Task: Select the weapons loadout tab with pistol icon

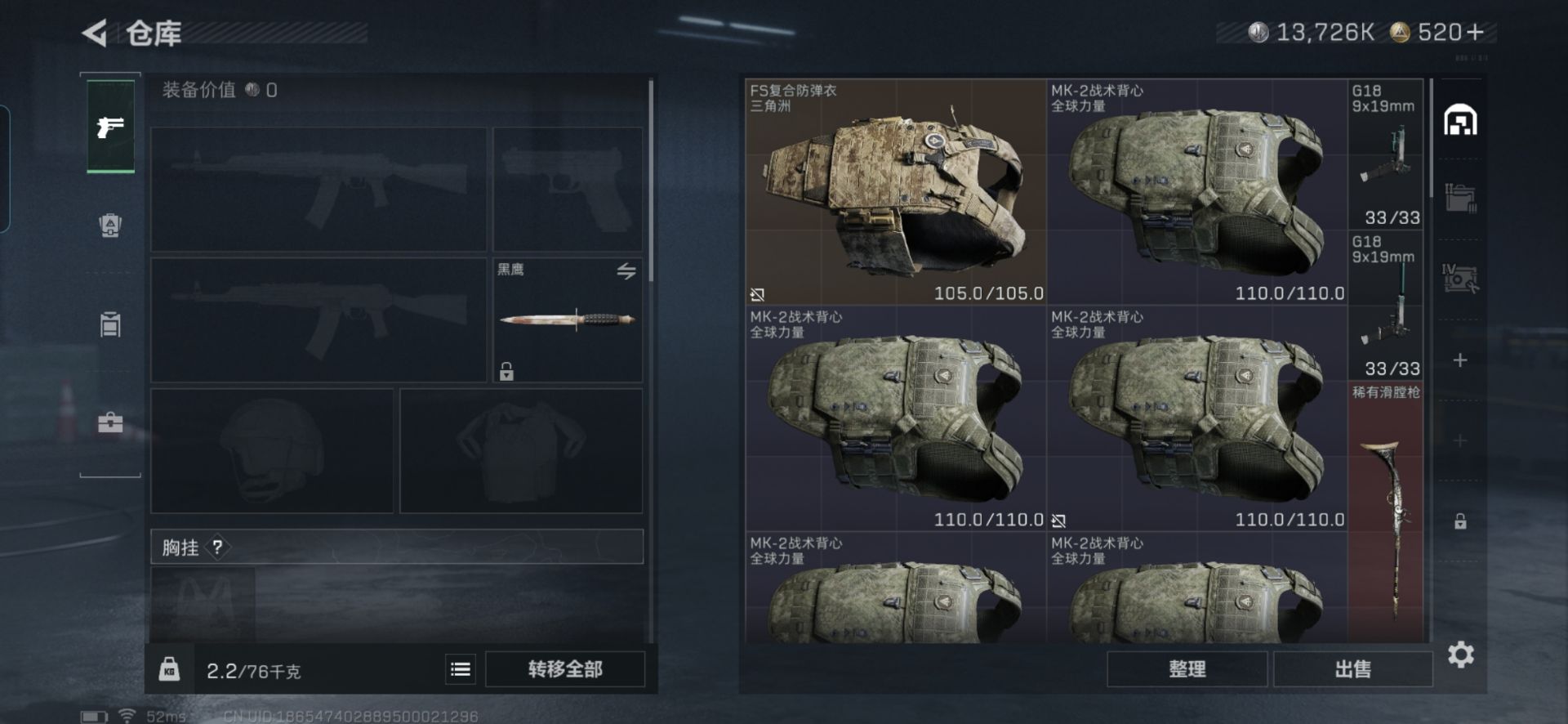Action: (110, 127)
